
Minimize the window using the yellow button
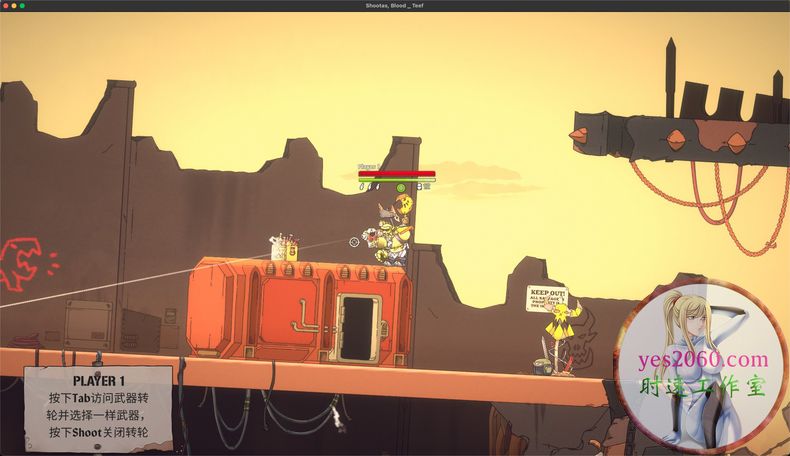point(13,6)
